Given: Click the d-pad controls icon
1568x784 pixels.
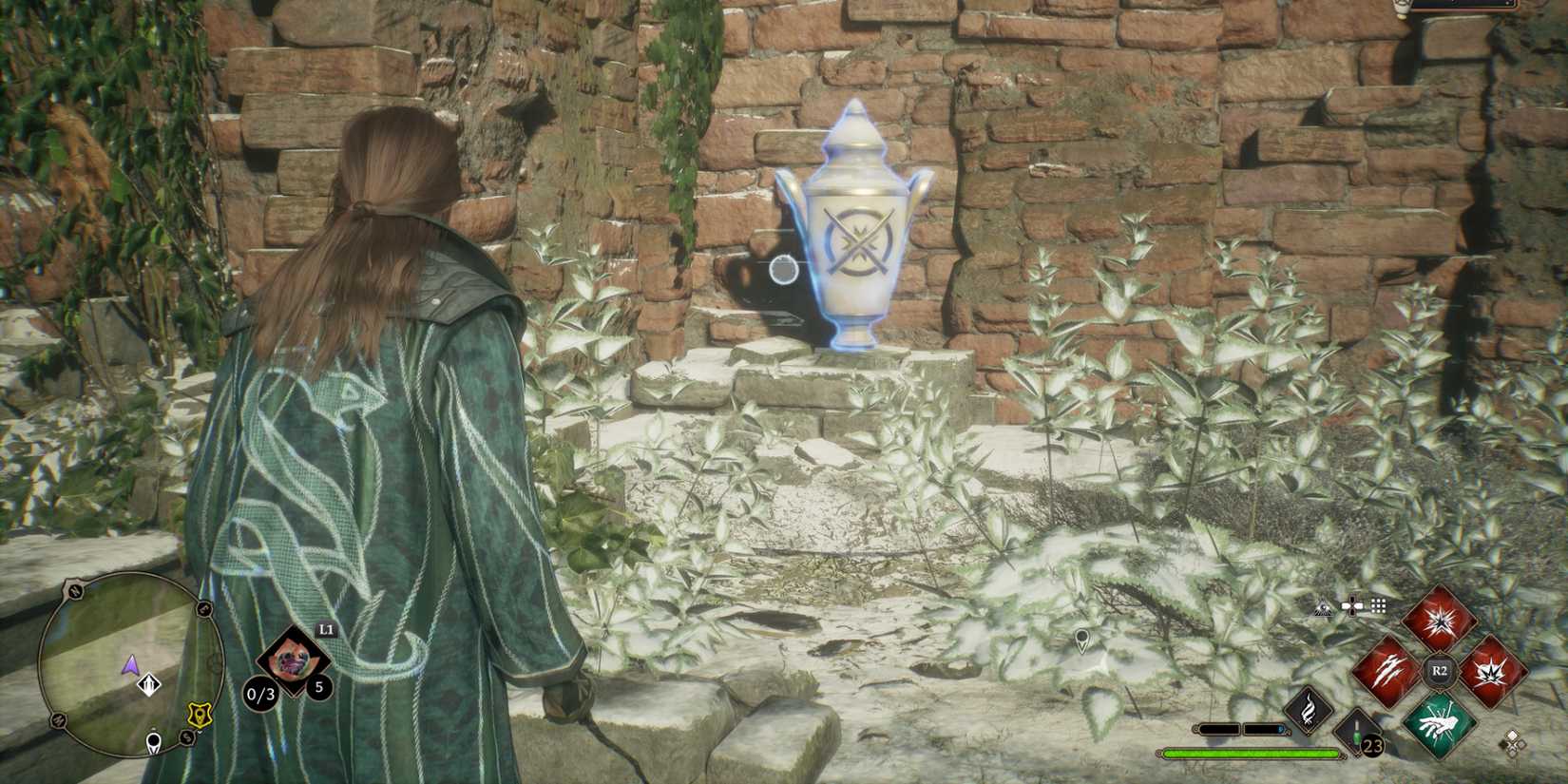Looking at the screenshot, I should (1352, 605).
